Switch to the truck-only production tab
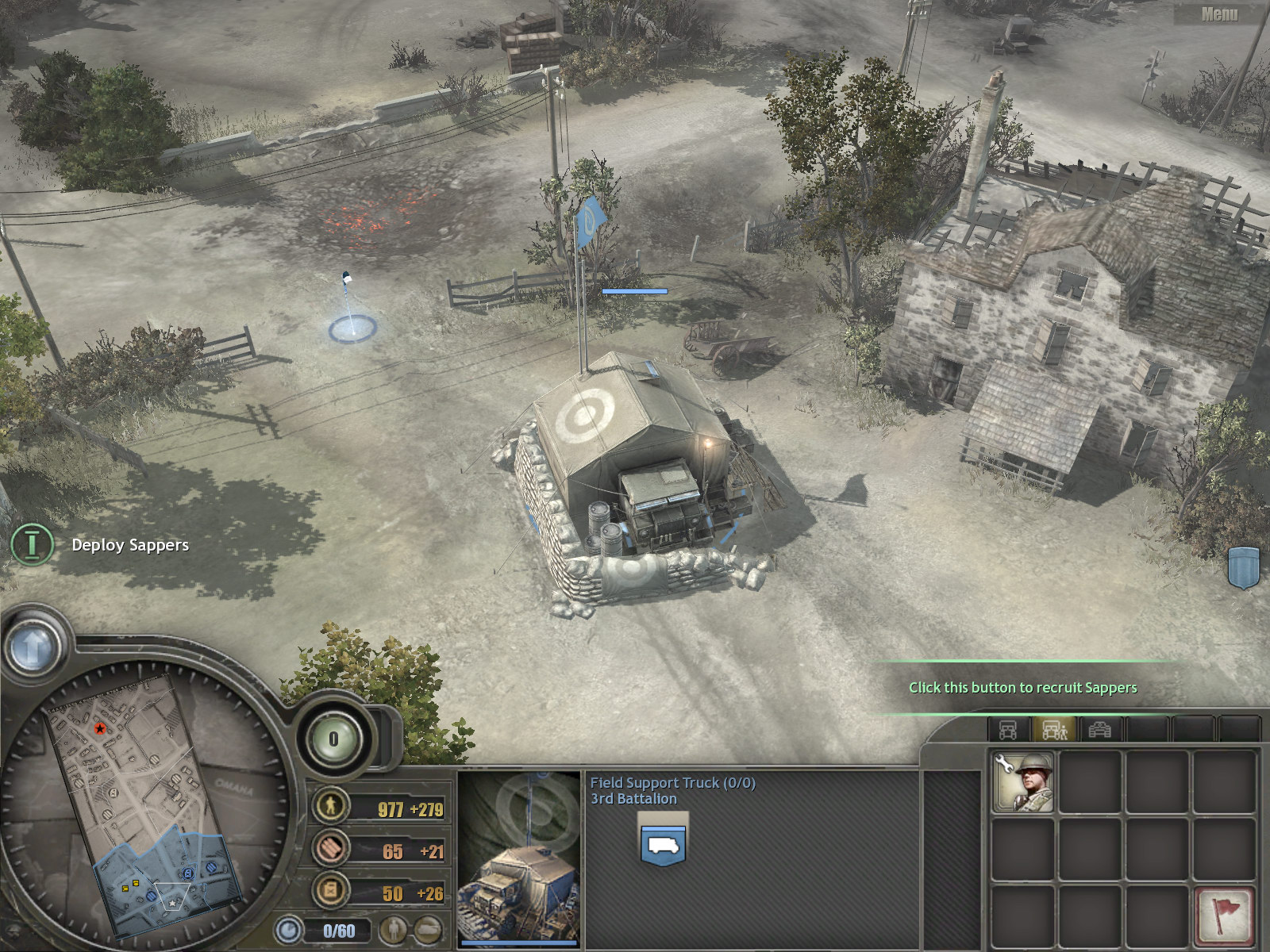 (1008, 729)
